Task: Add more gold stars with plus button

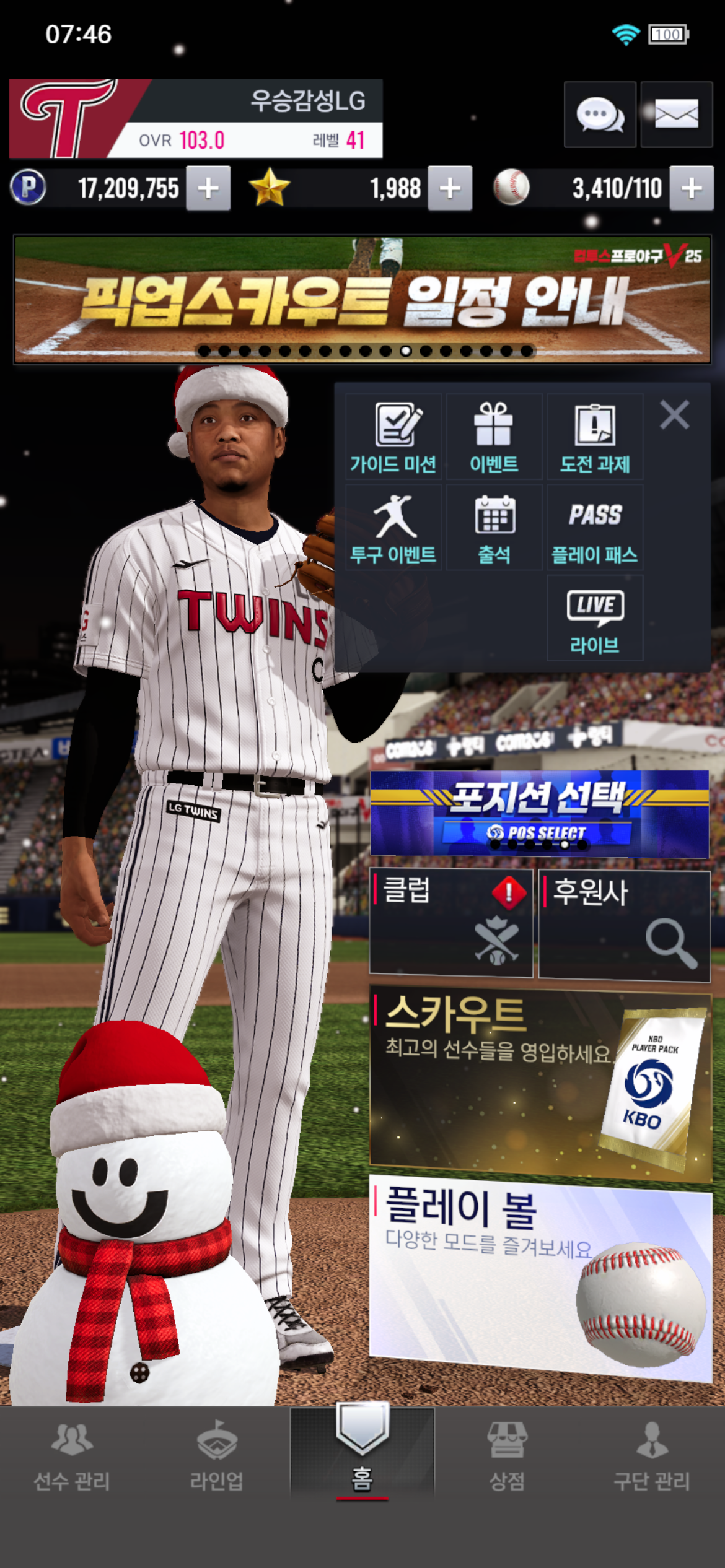Action: 450,188
